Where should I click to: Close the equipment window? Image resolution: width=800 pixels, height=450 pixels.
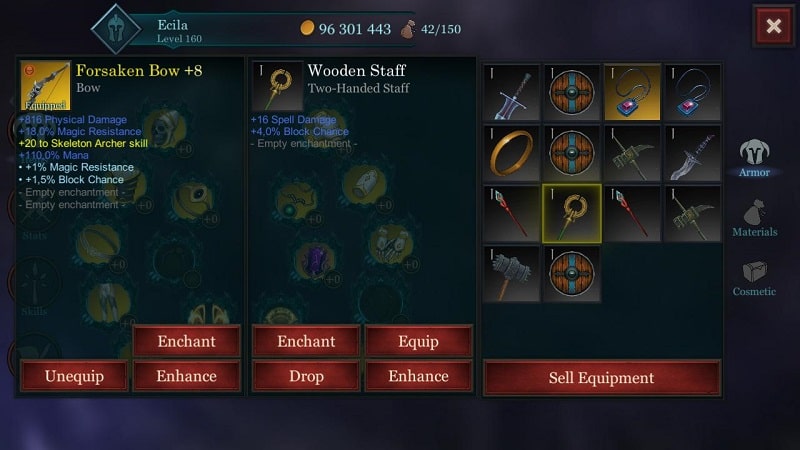click(x=773, y=27)
